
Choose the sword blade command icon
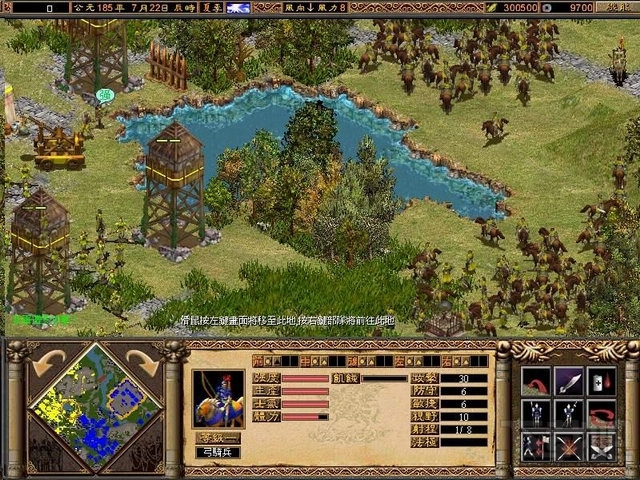(569, 382)
